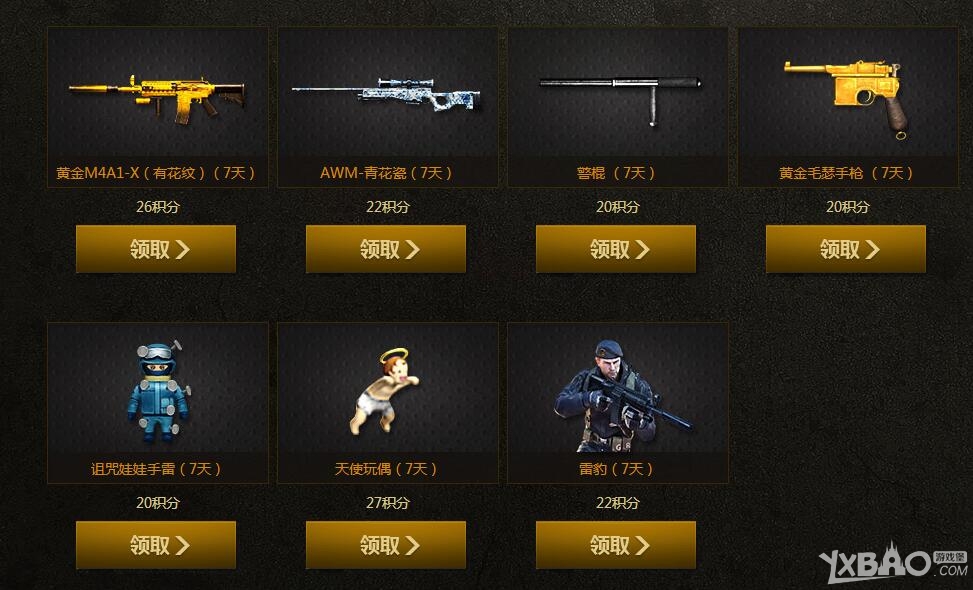Claim the AWM-青花瓷 sniper rifle reward
Image resolution: width=973 pixels, height=590 pixels.
[x=386, y=249]
